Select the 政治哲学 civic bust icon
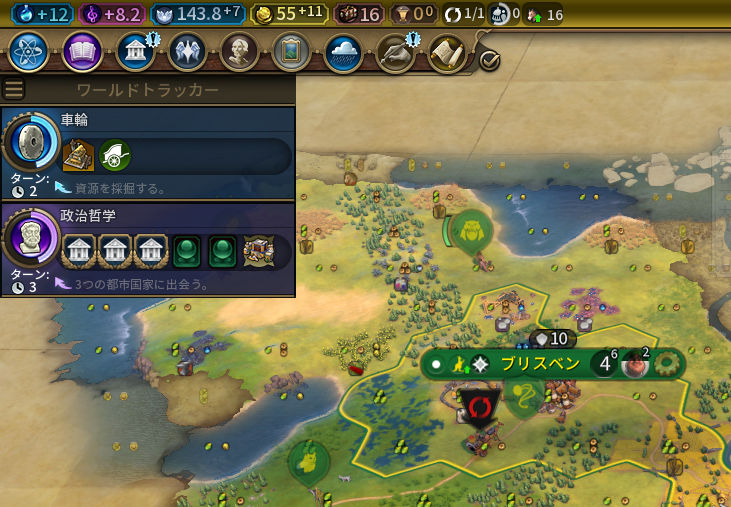This screenshot has width=731, height=507. click(x=31, y=239)
